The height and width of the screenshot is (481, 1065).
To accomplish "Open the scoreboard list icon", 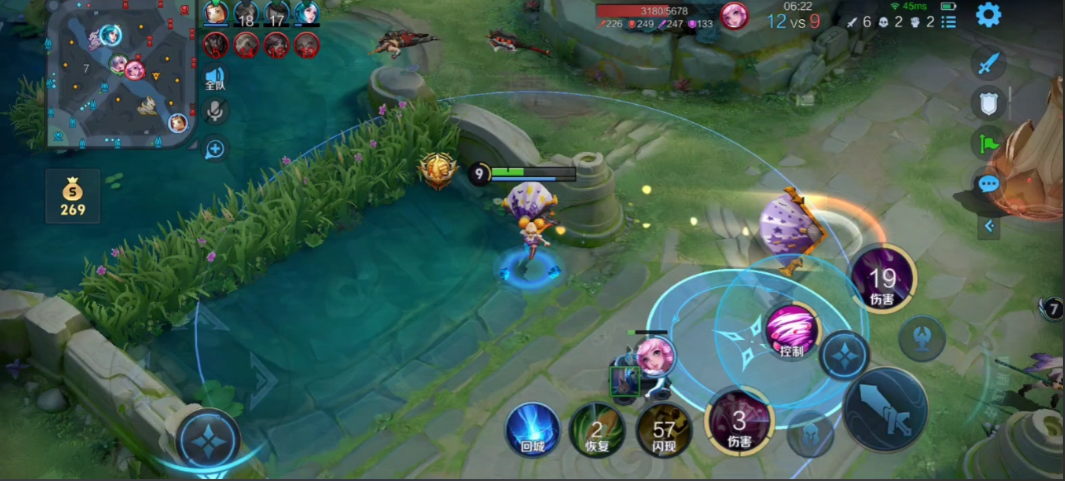I will click(x=949, y=21).
